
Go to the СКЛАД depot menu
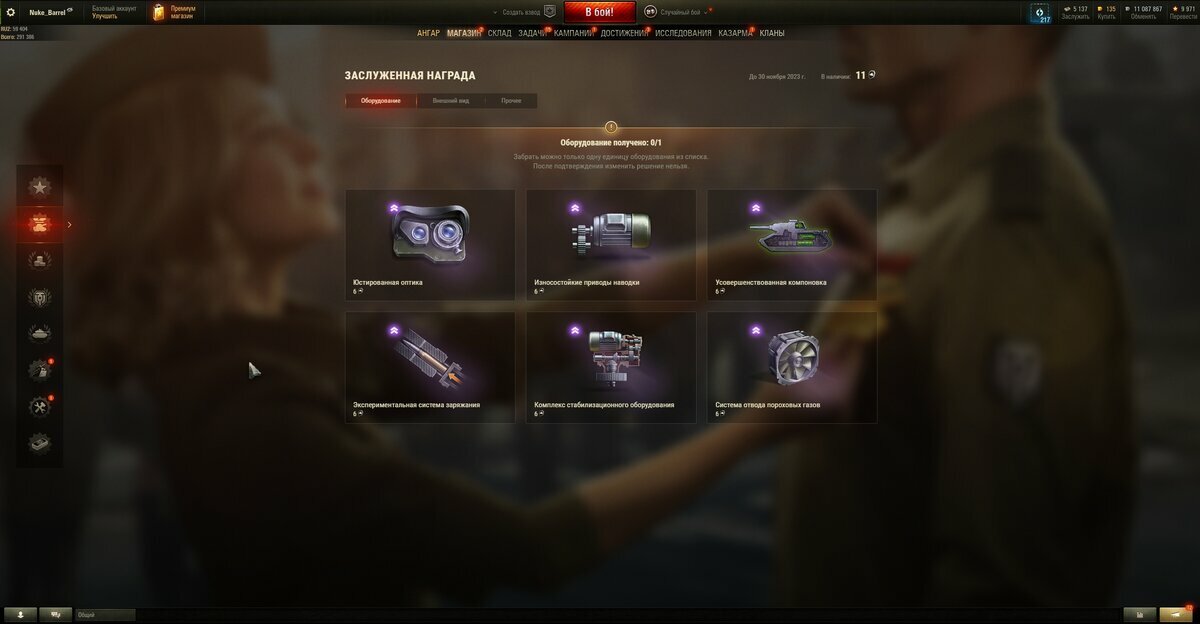[499, 33]
